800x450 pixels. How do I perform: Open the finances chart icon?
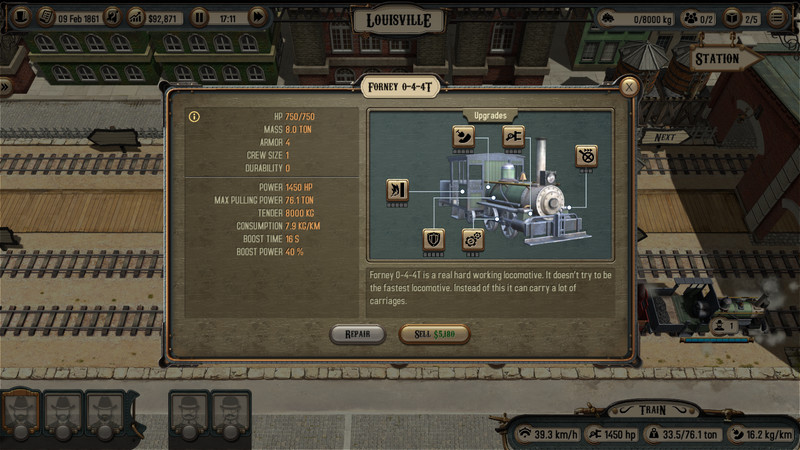point(136,17)
